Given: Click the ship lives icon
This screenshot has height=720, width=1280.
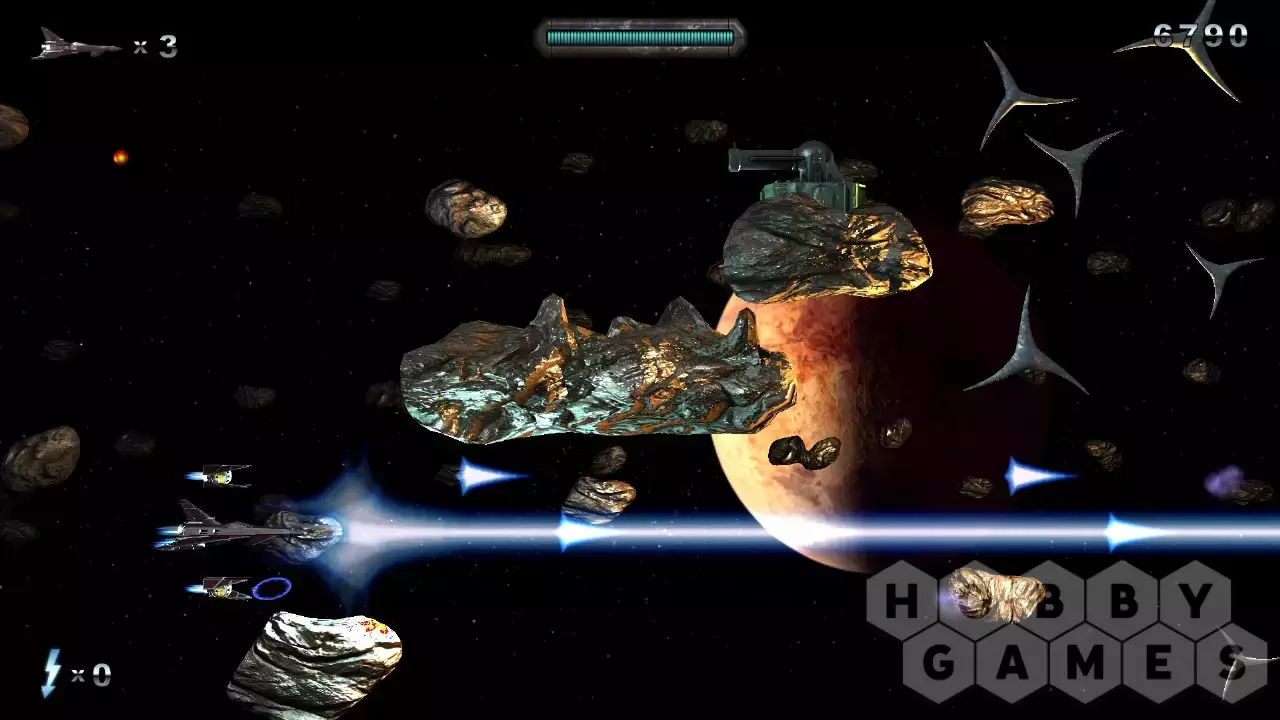Looking at the screenshot, I should click(x=74, y=44).
